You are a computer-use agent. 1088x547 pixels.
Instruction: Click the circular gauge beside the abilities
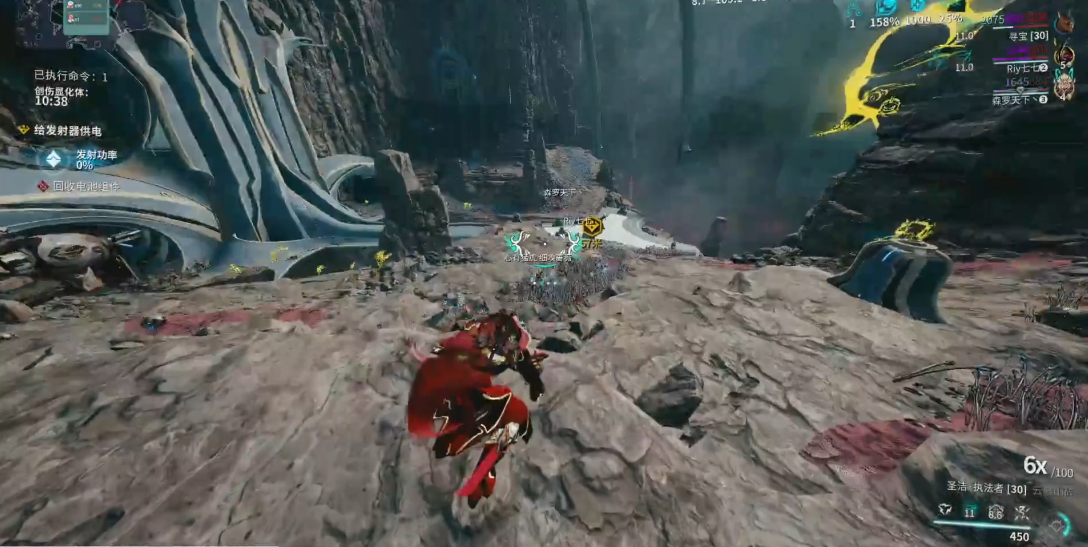1060,523
